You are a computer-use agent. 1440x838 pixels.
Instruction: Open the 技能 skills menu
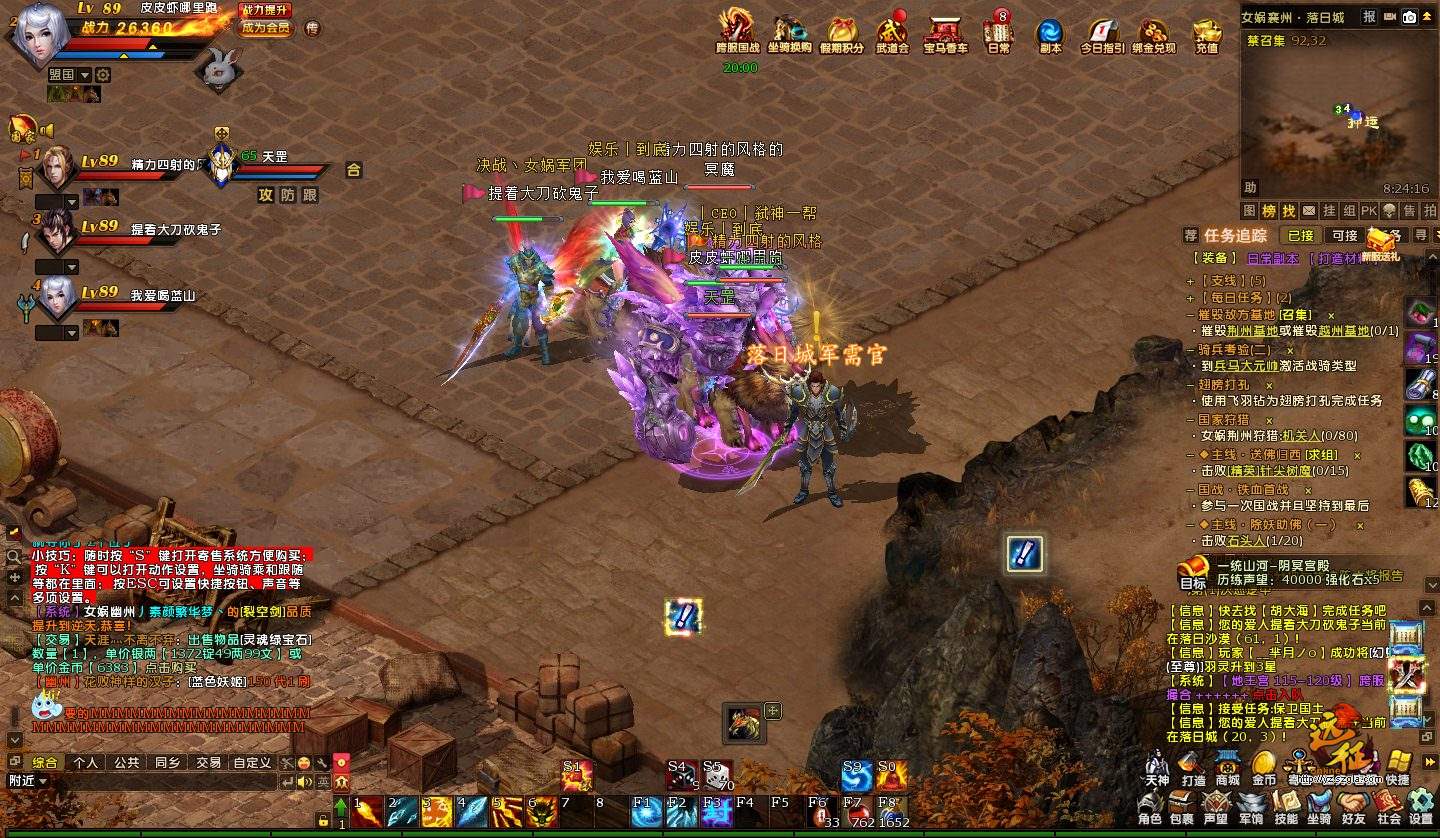pos(1286,807)
